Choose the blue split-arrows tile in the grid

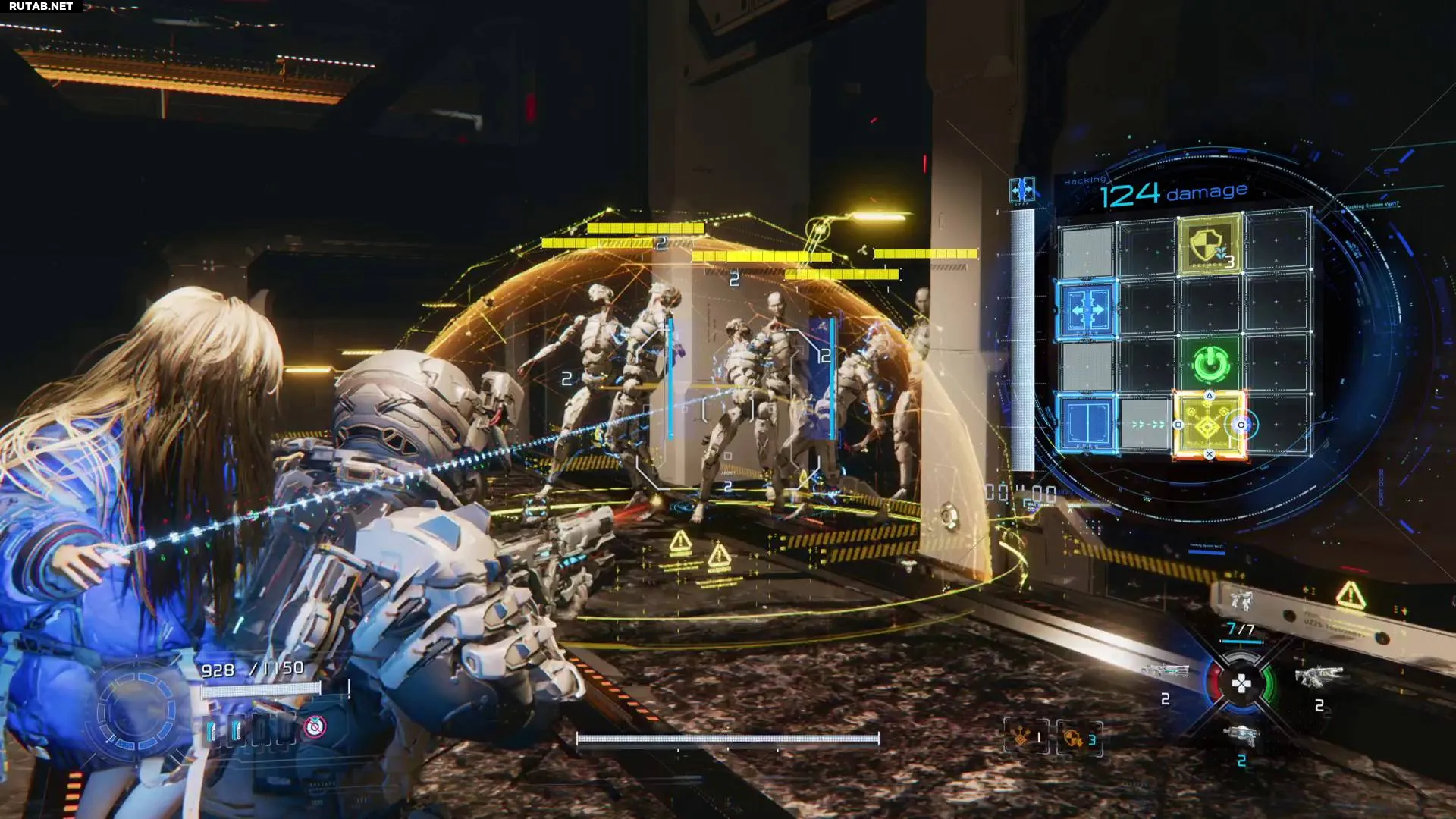tap(1087, 308)
